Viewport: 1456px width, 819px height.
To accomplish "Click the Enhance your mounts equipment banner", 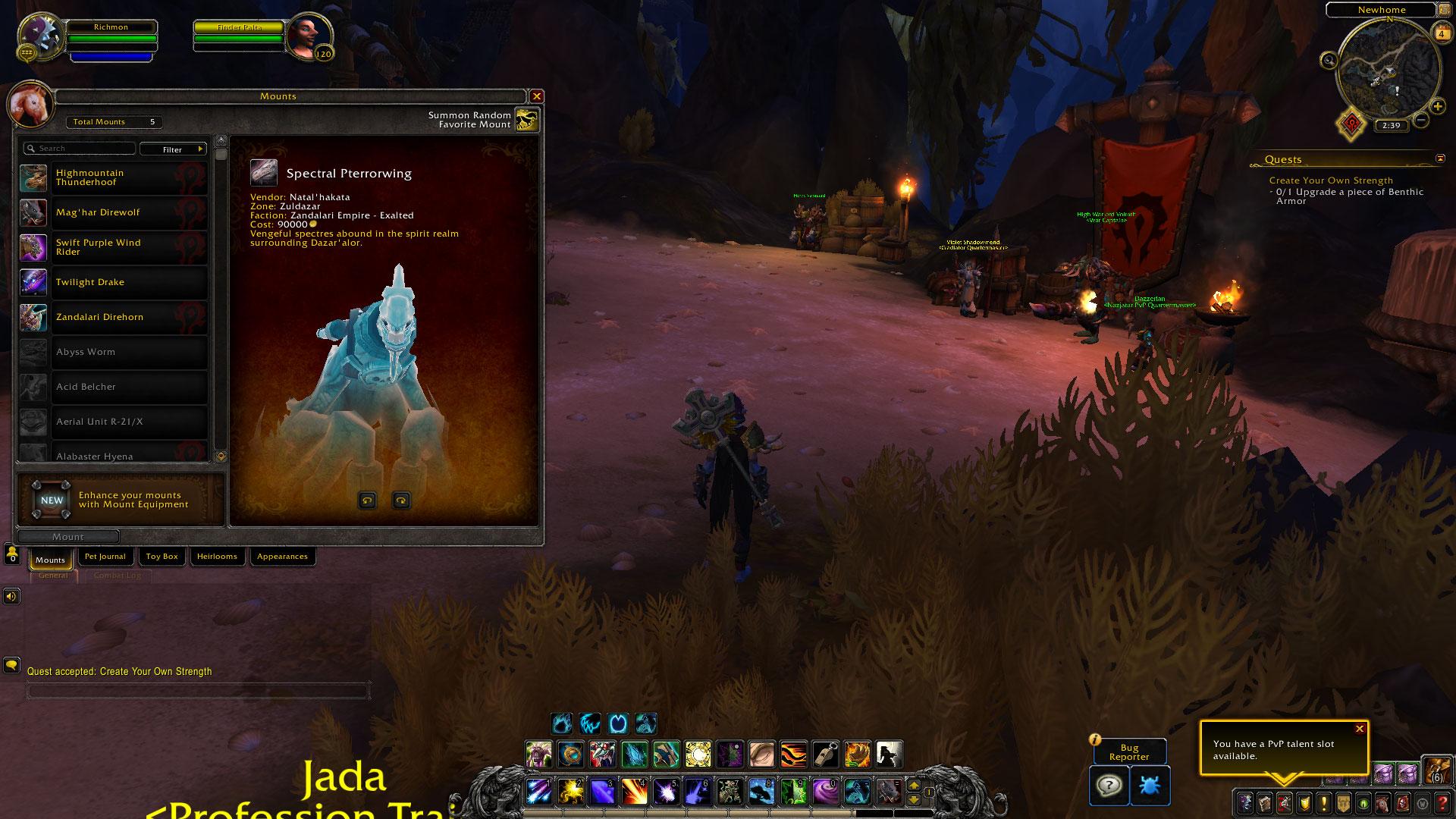I will pos(121,500).
